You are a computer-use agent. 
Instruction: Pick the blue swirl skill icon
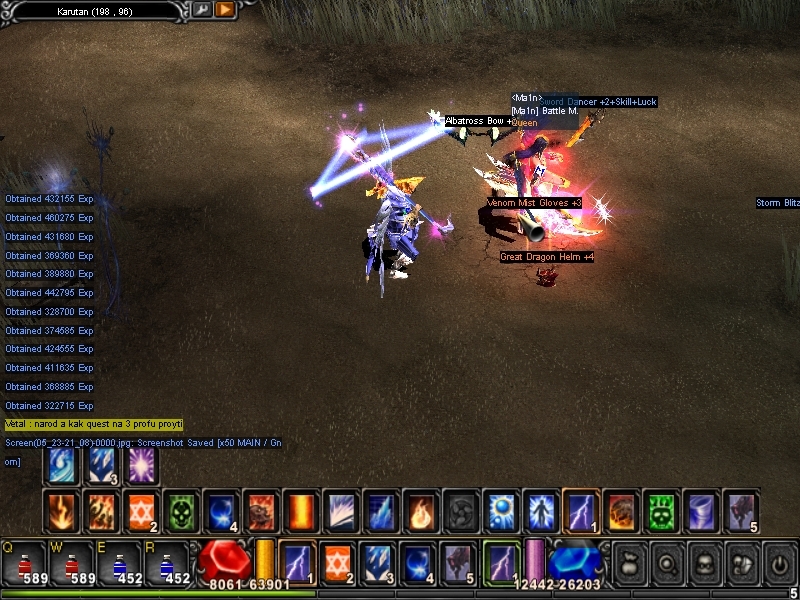(x=61, y=467)
